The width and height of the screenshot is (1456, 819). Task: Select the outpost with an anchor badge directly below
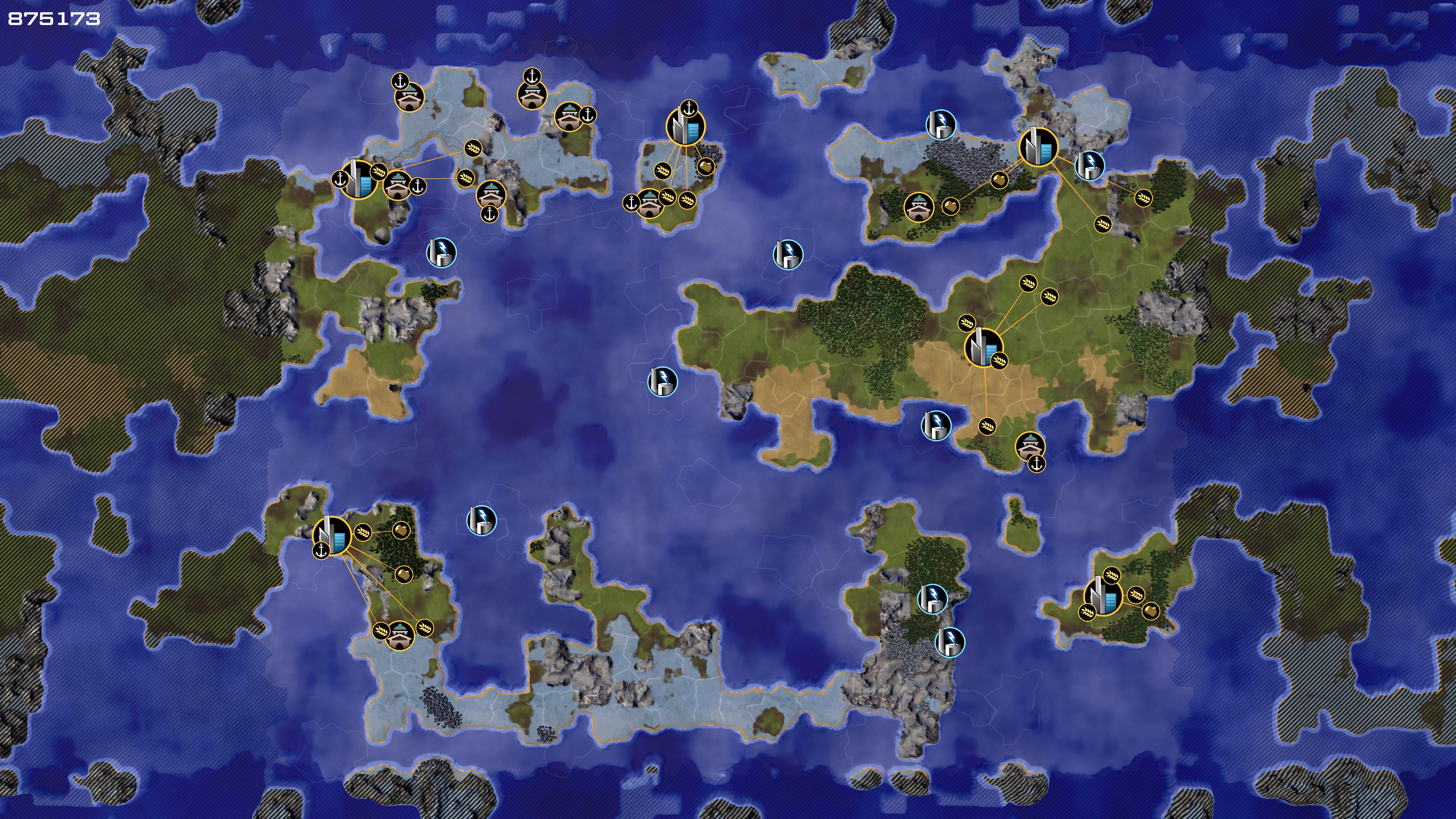[x=490, y=195]
